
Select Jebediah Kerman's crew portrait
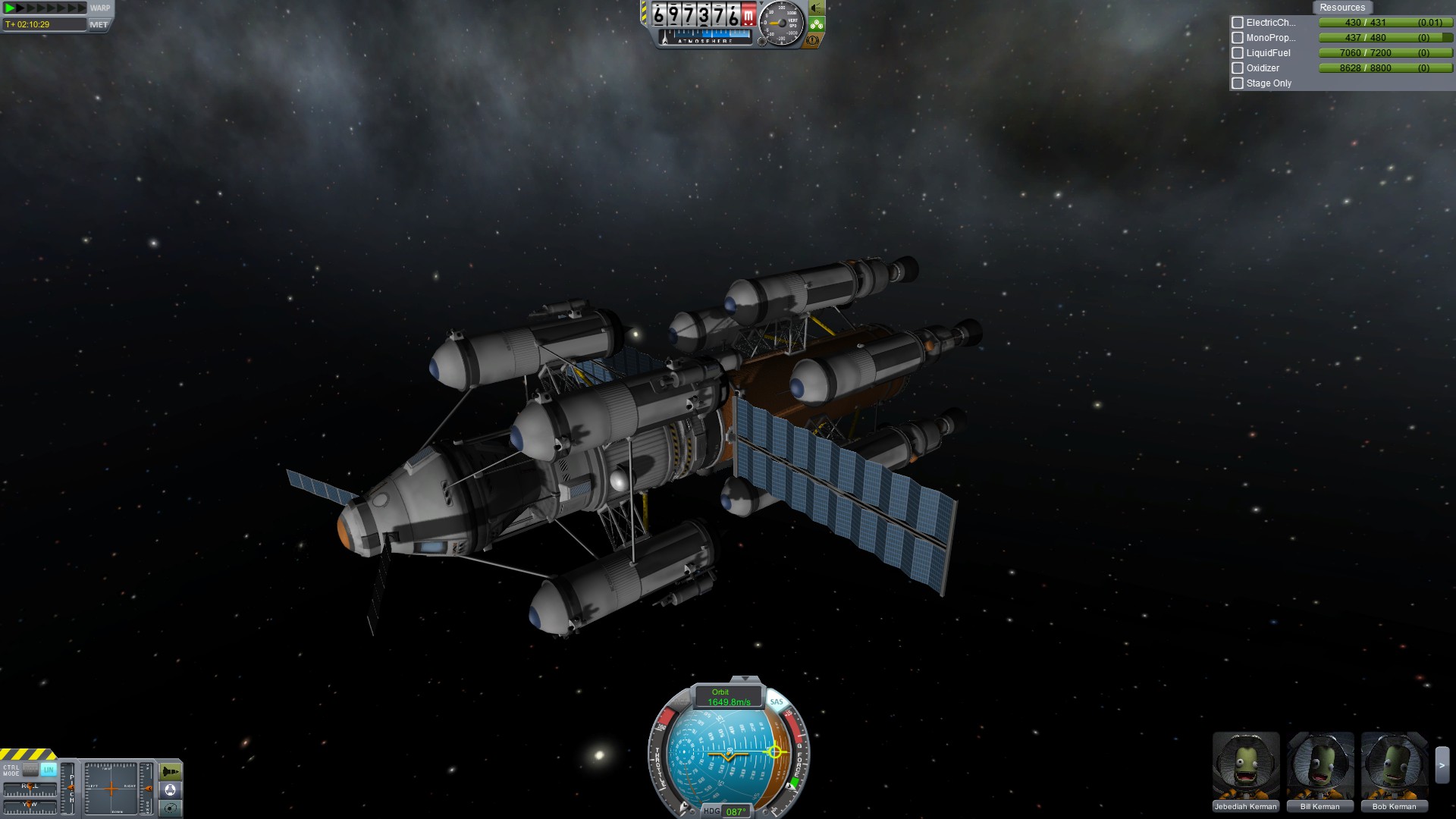click(1245, 766)
